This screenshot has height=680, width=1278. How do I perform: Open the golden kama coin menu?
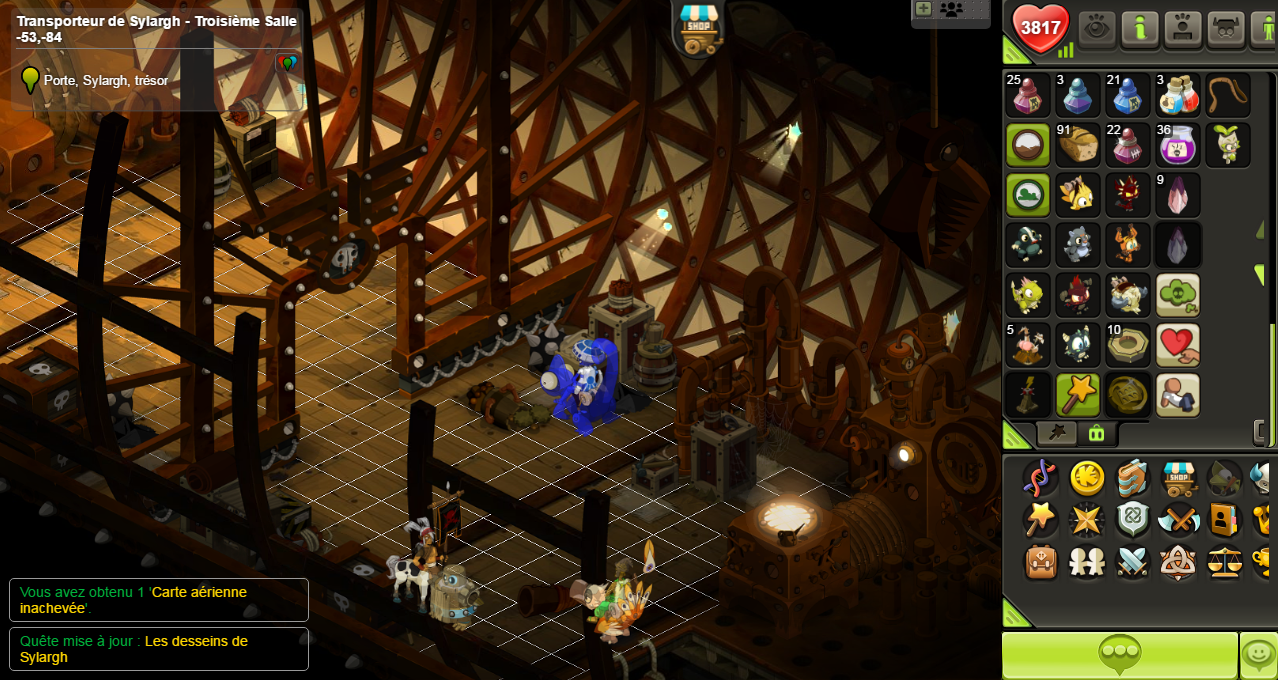[x=1087, y=479]
